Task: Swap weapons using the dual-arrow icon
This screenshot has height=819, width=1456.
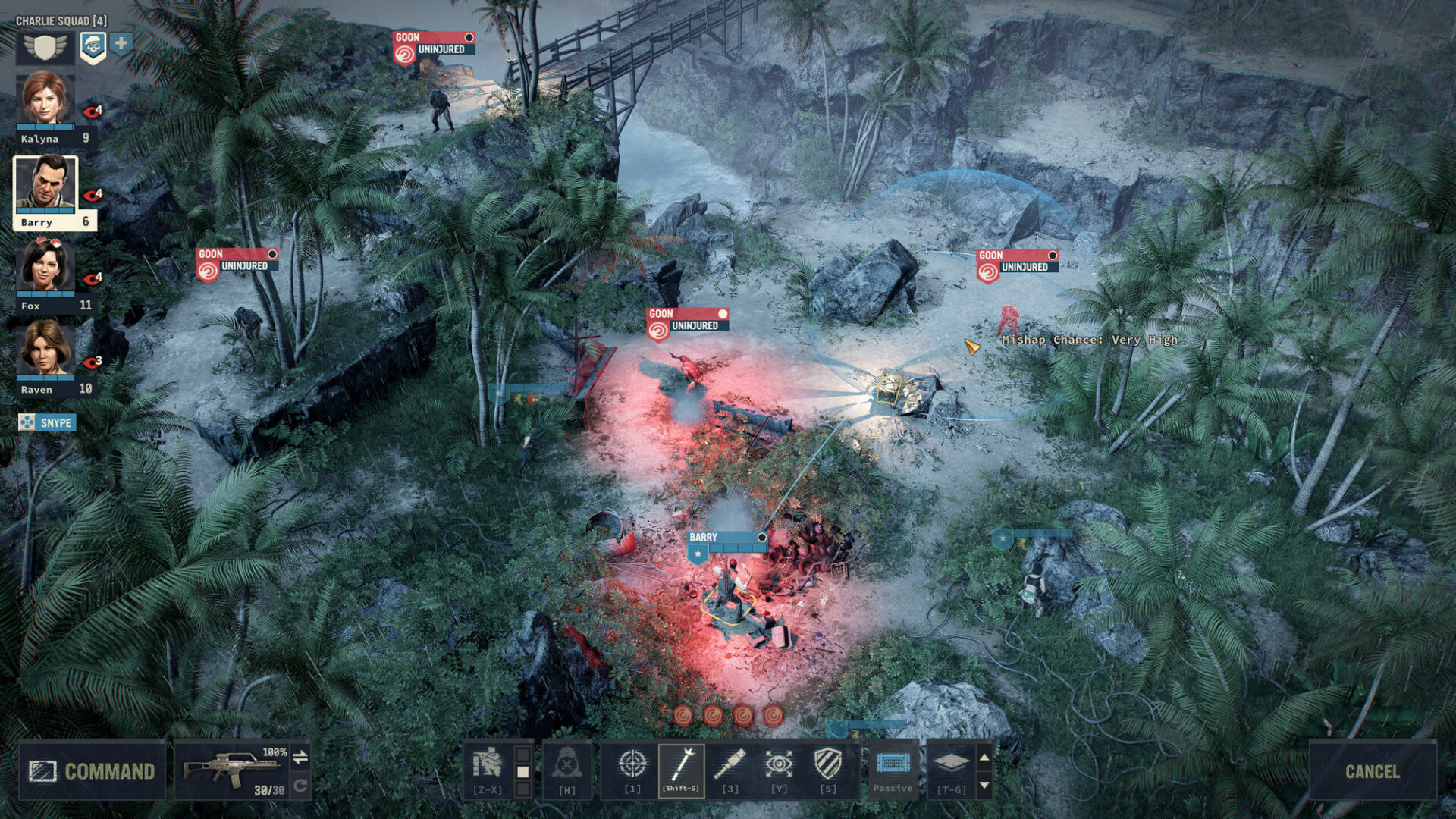Action: [x=300, y=758]
